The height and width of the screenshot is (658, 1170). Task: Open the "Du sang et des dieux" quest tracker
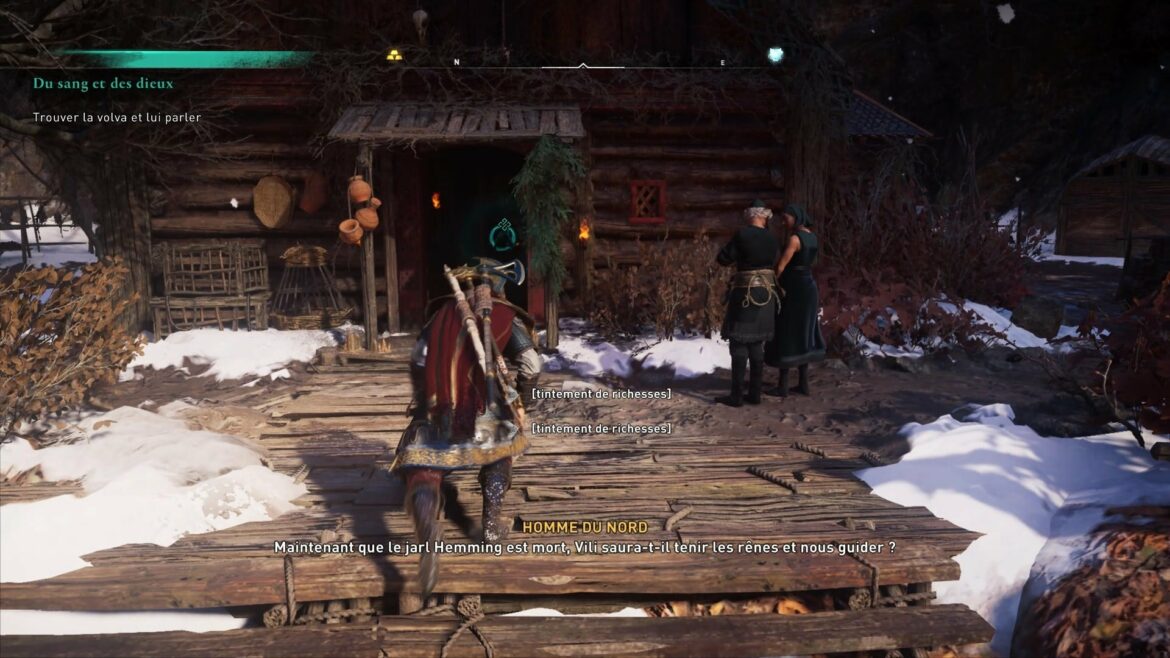click(103, 84)
